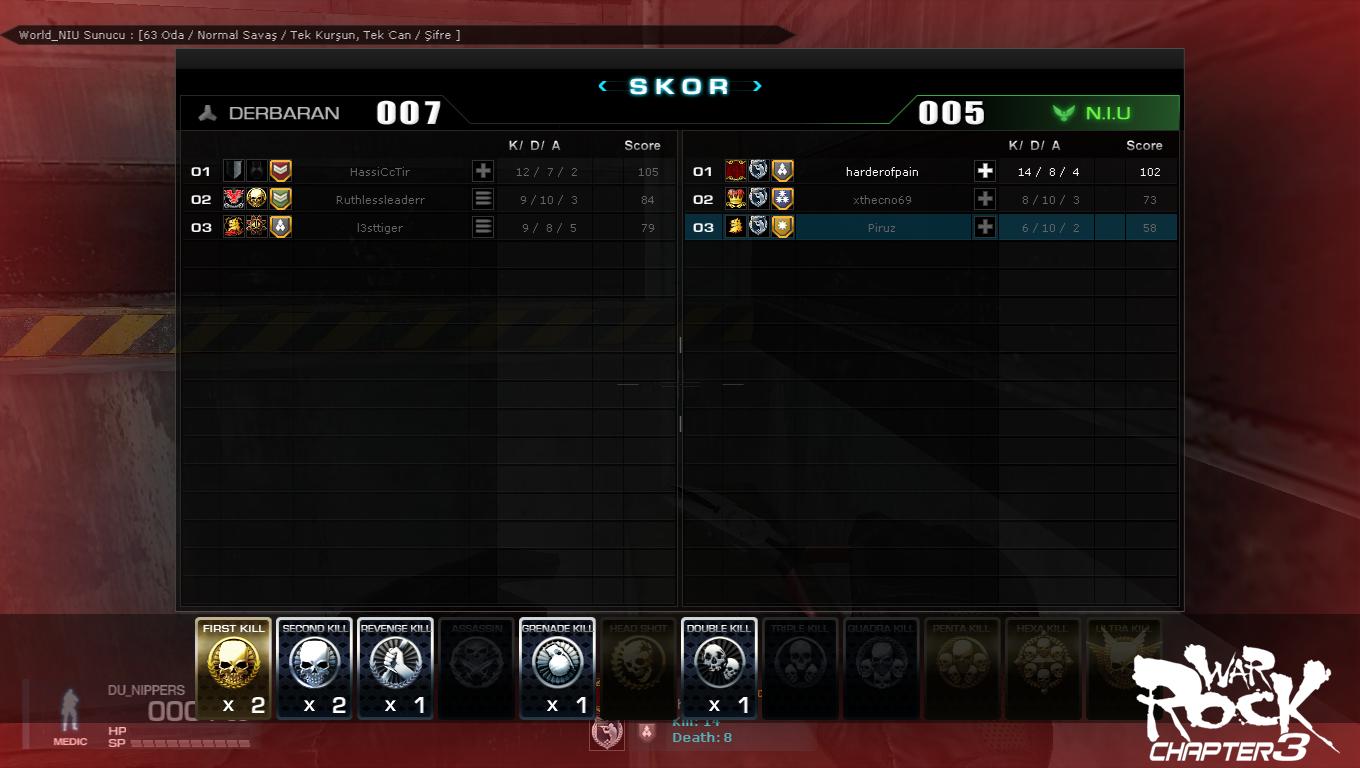Select the DERBARAN team header
The width and height of the screenshot is (1360, 768).
[285, 112]
